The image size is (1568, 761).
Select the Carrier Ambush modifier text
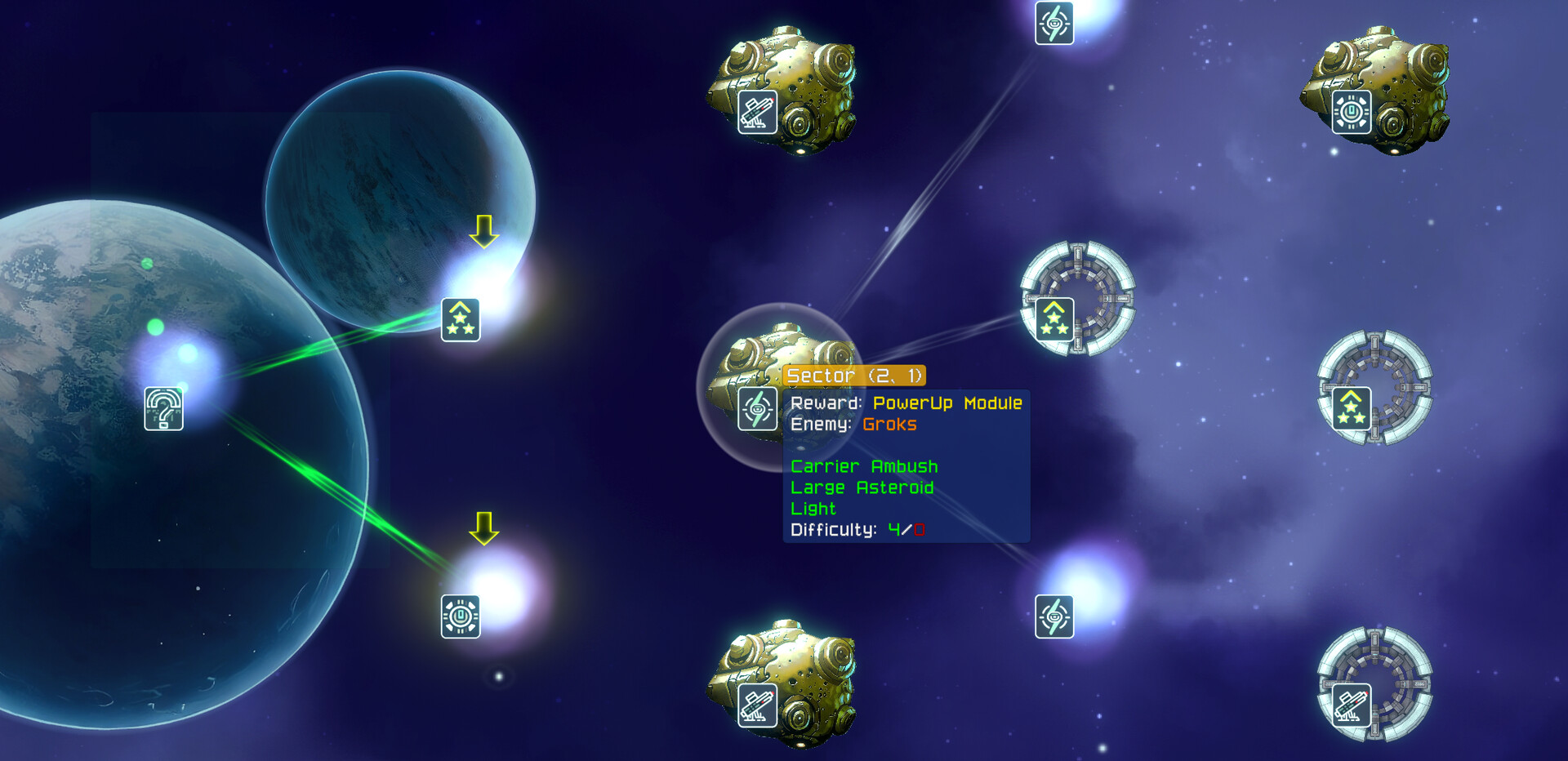(863, 466)
